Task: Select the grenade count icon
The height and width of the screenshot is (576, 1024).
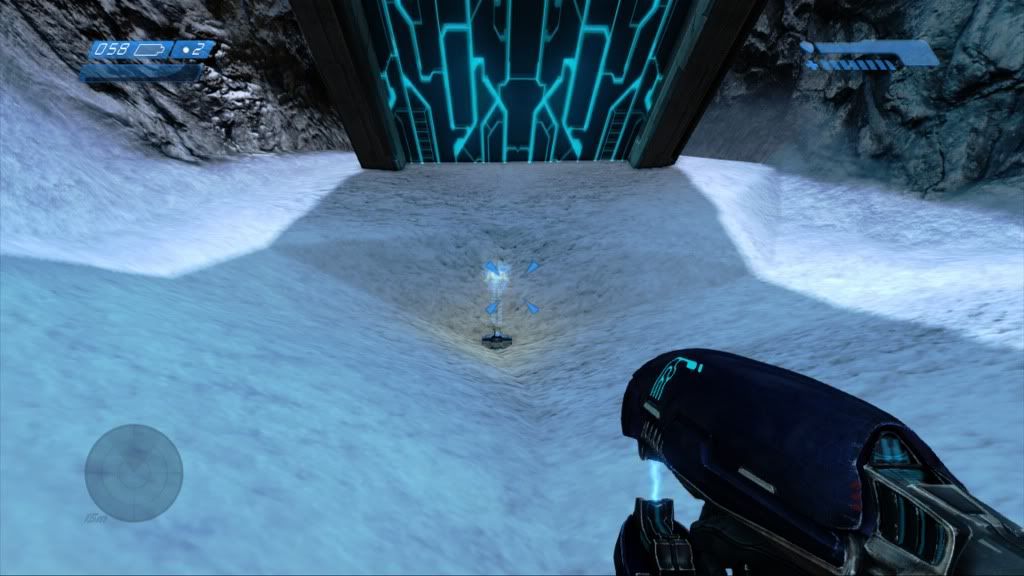Action: pos(188,49)
